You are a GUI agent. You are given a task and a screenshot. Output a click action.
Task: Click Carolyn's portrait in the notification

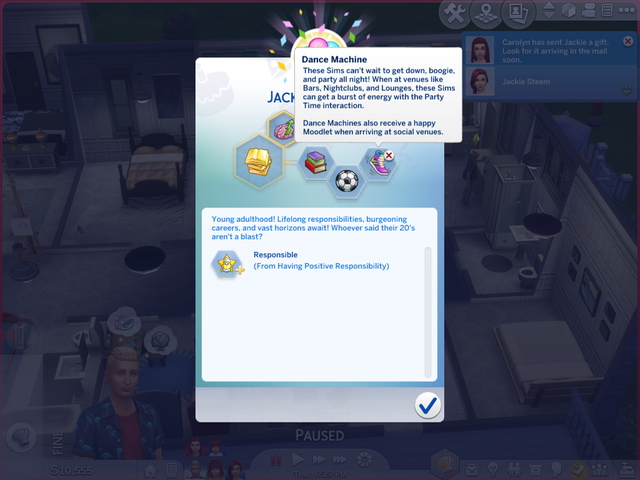click(x=482, y=51)
